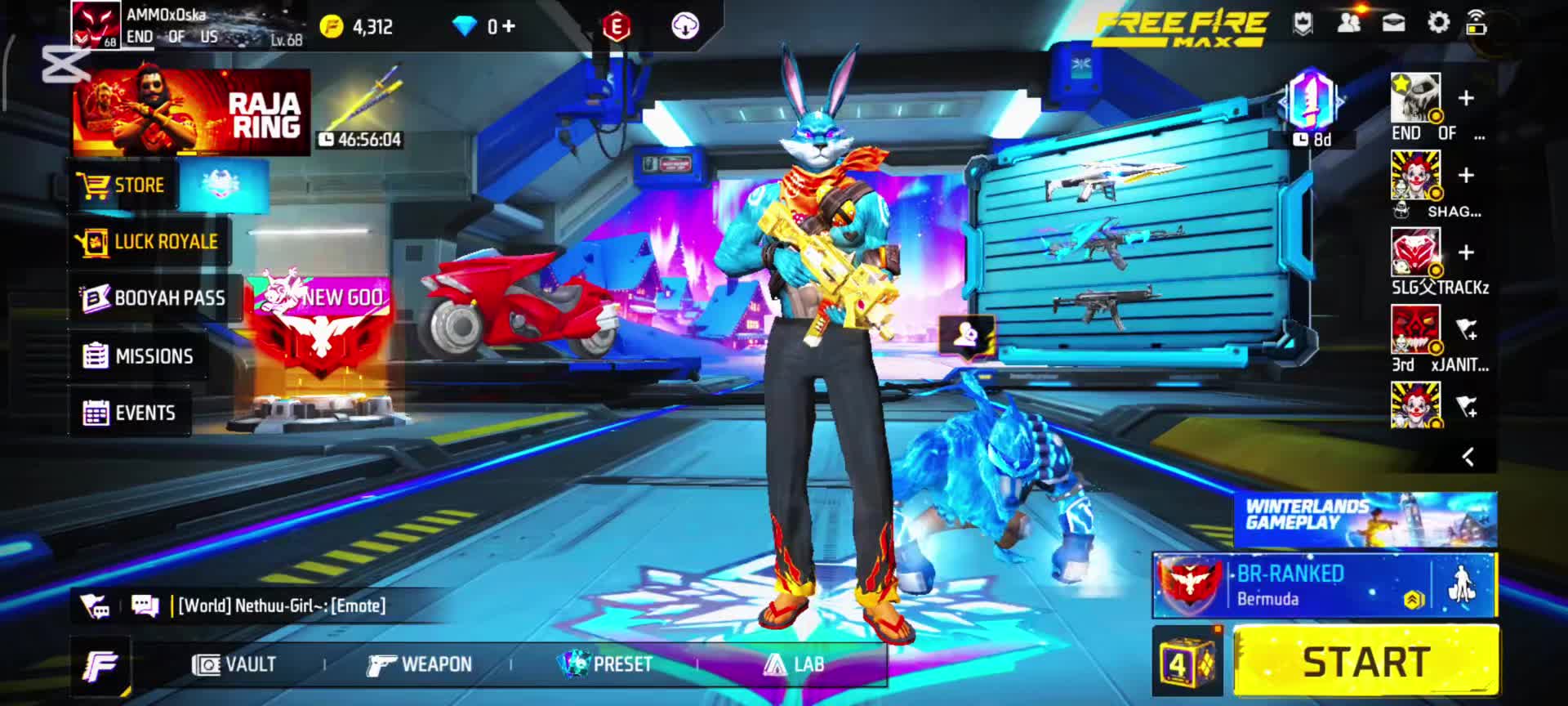
Task: Open the Store menu
Action: point(122,185)
